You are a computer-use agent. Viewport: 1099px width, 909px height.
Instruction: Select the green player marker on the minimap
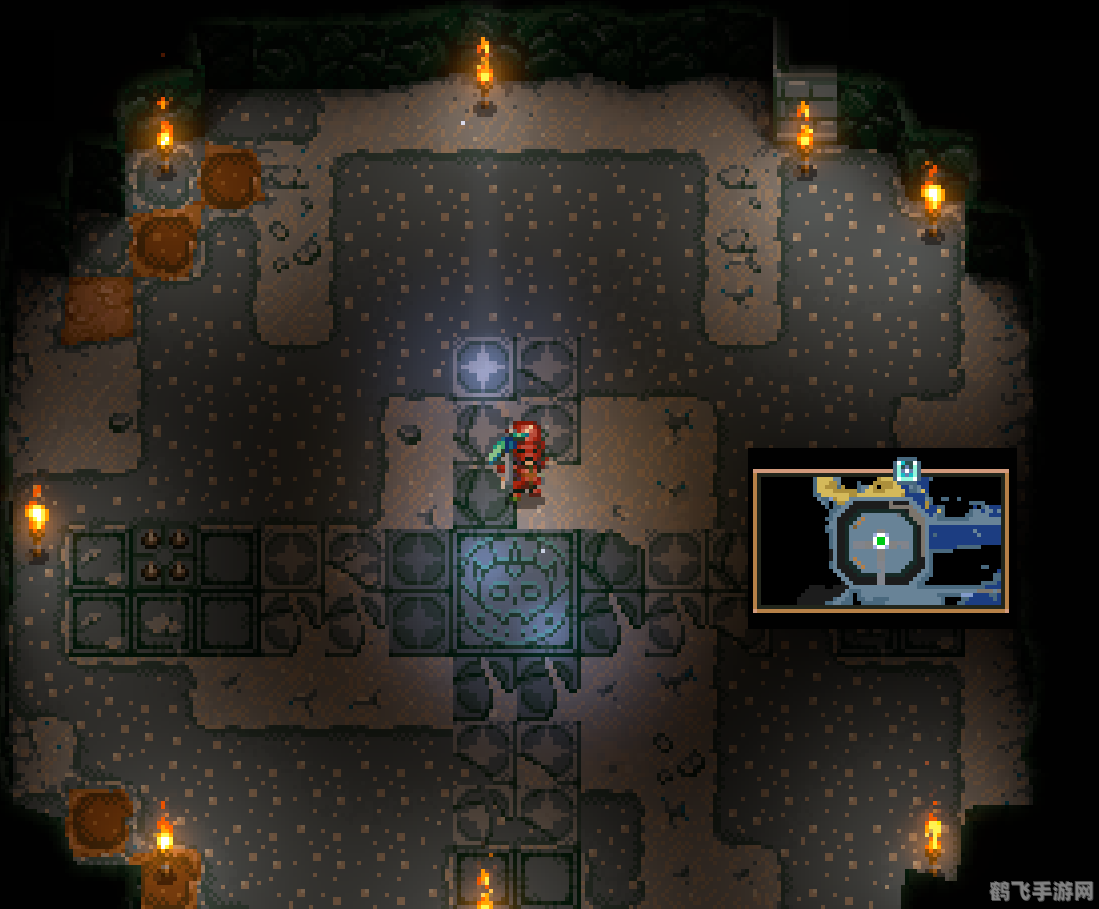(881, 541)
